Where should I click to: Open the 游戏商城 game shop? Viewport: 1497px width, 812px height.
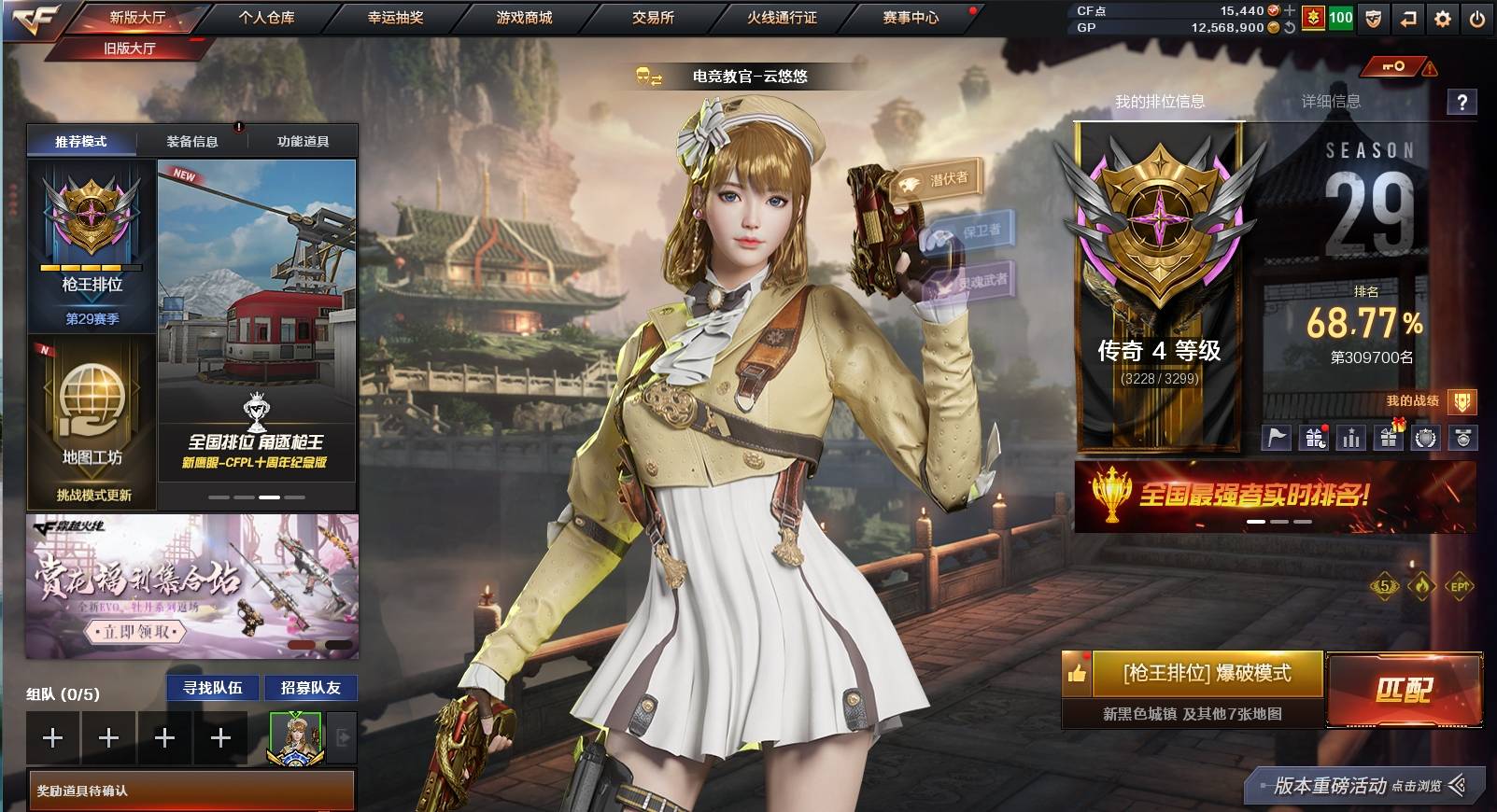[524, 17]
